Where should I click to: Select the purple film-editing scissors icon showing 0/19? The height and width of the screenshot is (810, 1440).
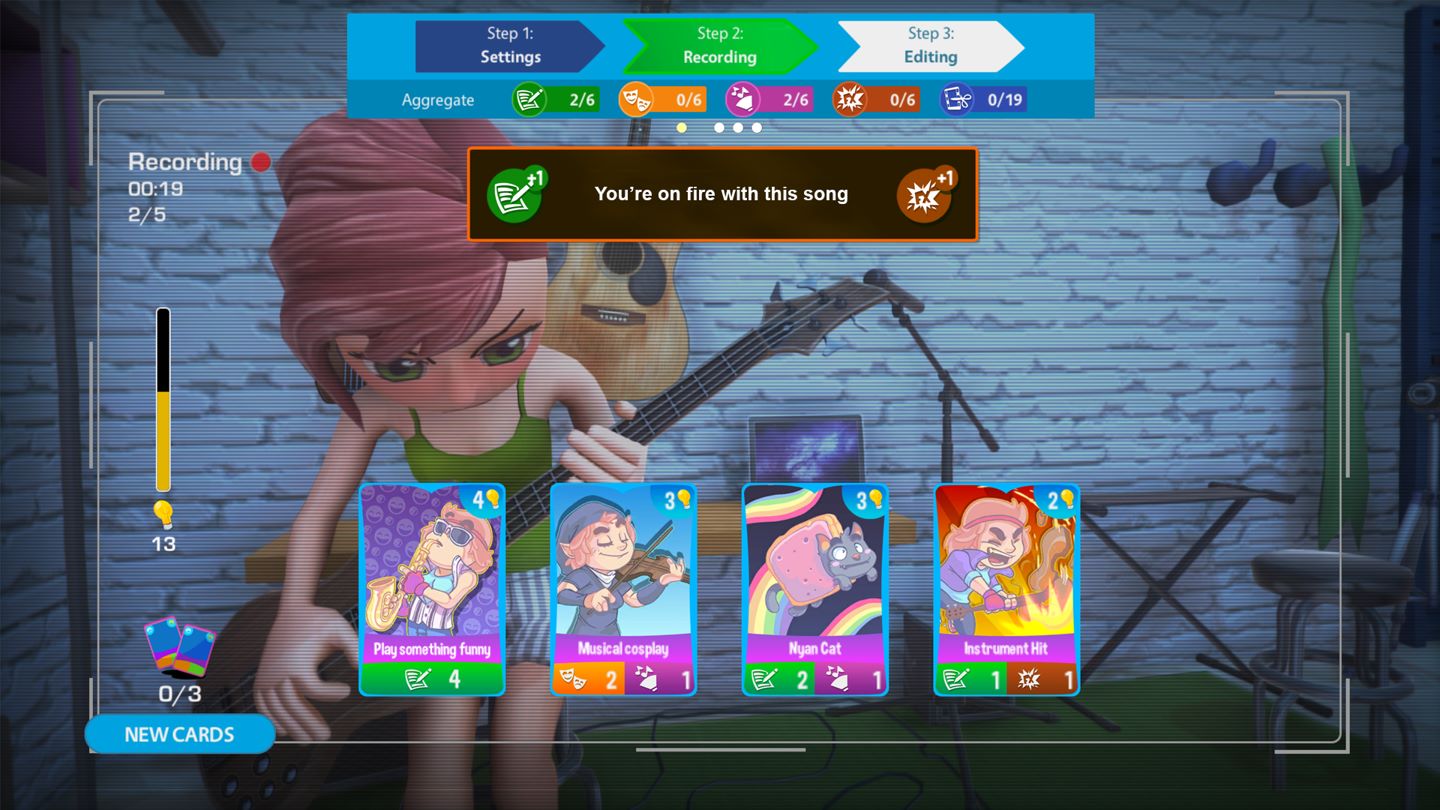(957, 99)
